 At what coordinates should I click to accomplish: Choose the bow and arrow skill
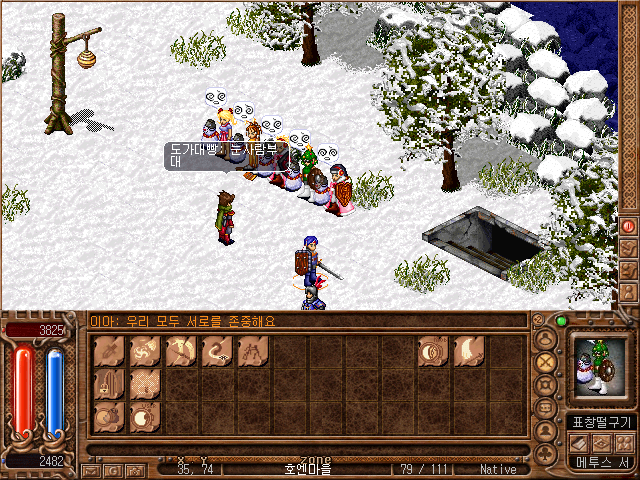181,350
